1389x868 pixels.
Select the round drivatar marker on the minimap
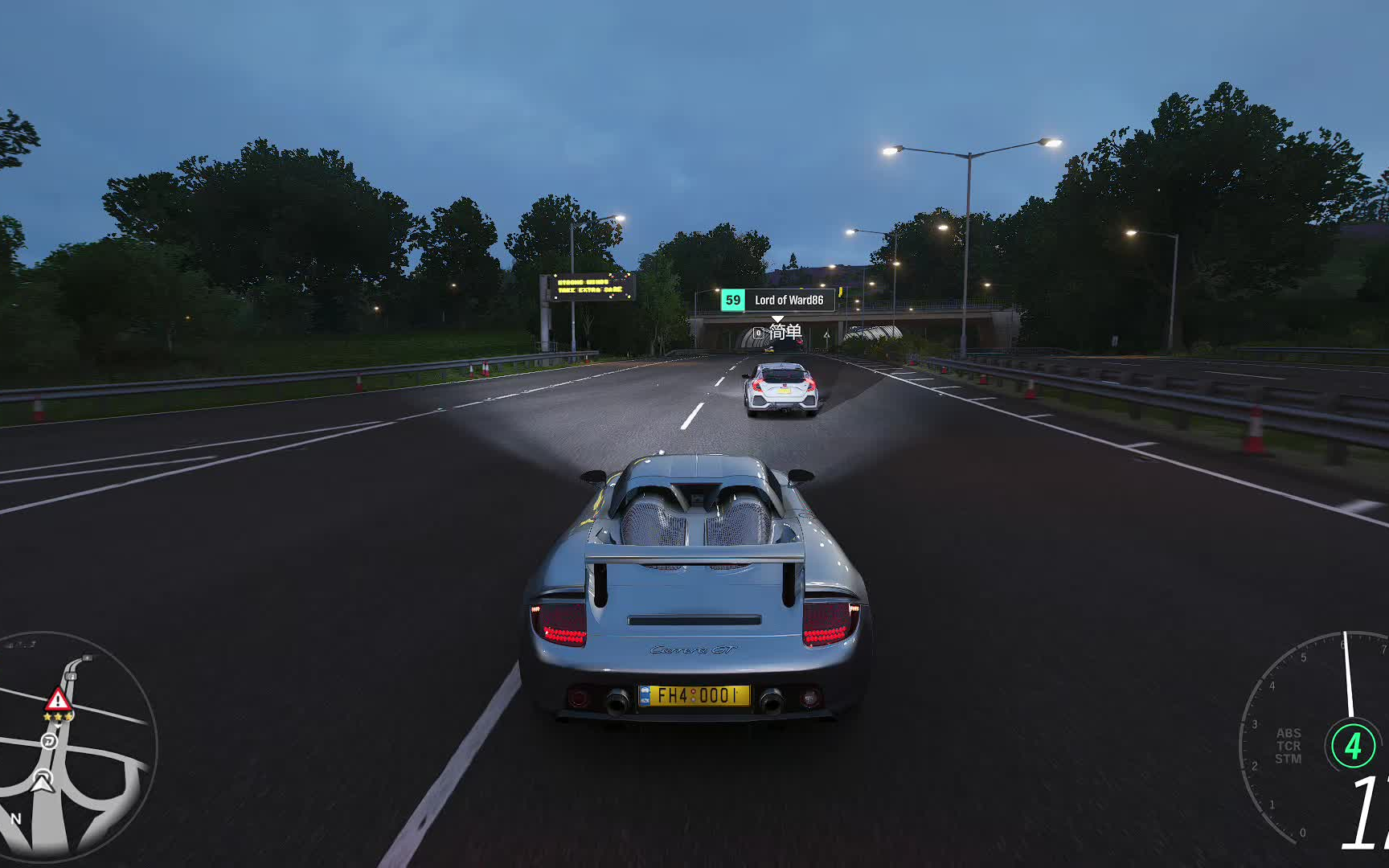[x=49, y=740]
